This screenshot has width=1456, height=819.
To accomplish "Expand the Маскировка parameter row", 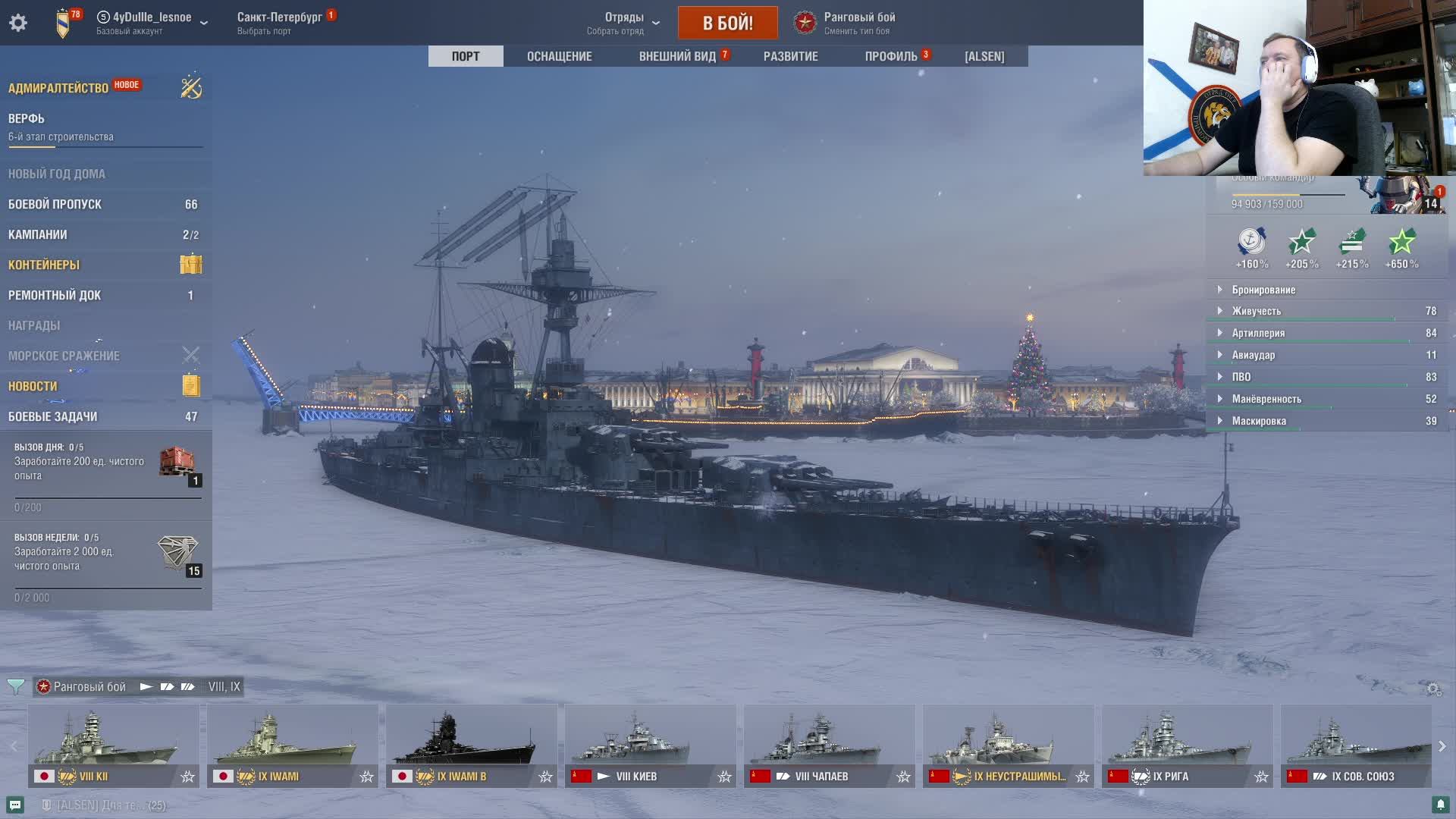I will 1259,421.
